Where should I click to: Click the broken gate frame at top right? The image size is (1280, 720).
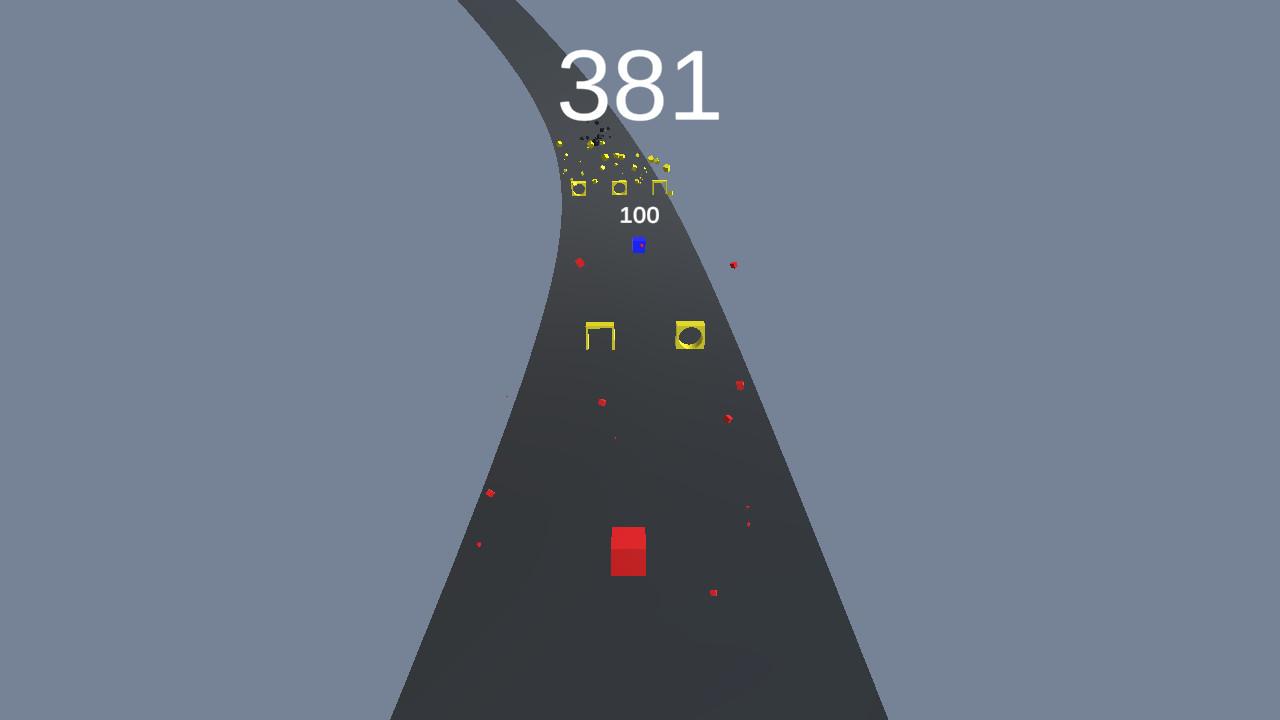point(662,186)
